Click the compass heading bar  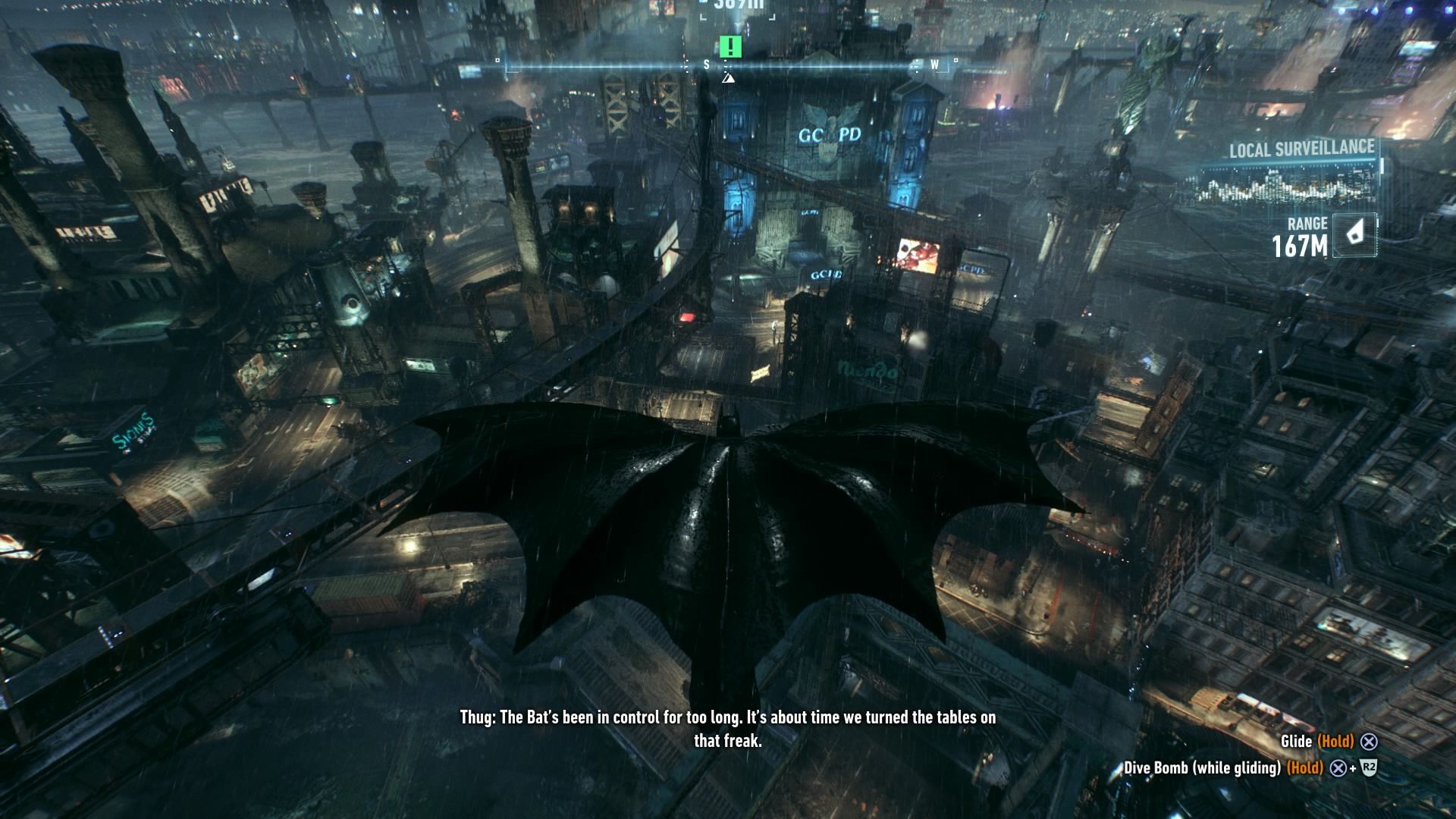click(726, 66)
